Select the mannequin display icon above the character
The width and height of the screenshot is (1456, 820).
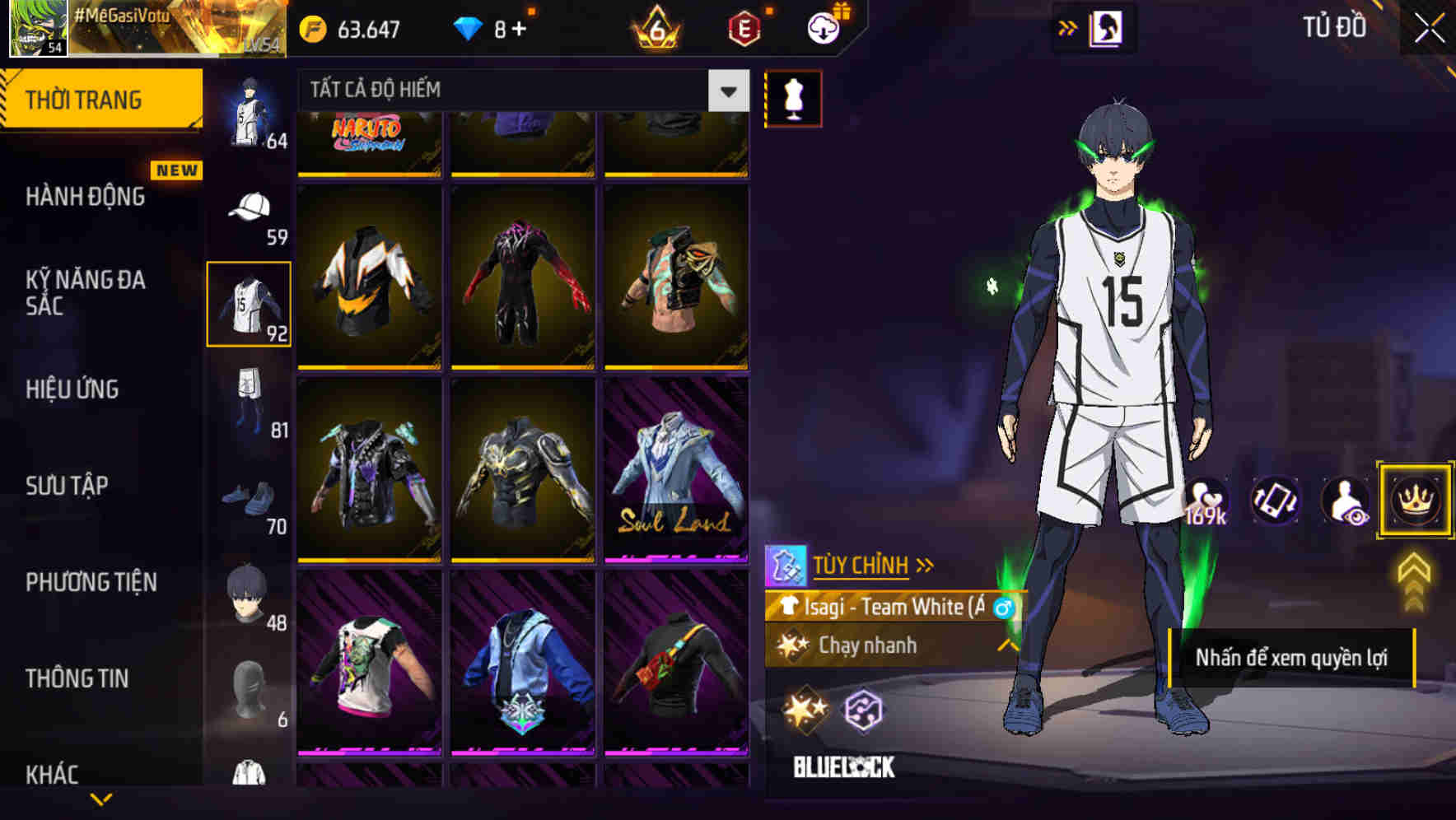(793, 97)
